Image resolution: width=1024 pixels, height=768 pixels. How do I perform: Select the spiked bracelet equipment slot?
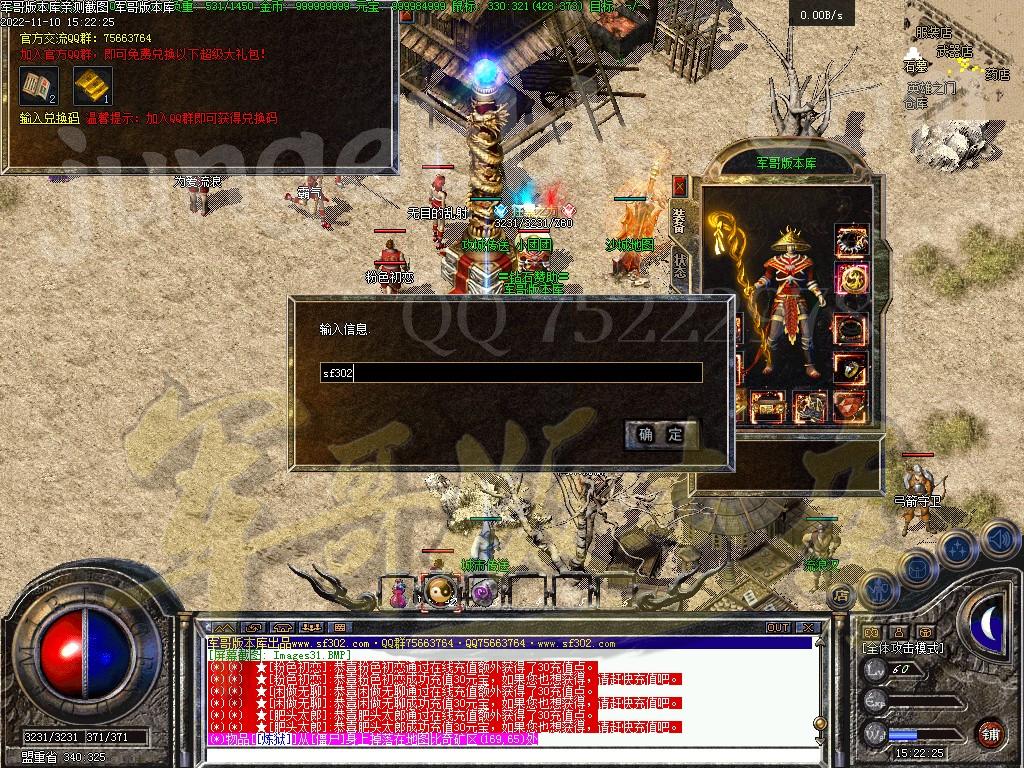852,240
